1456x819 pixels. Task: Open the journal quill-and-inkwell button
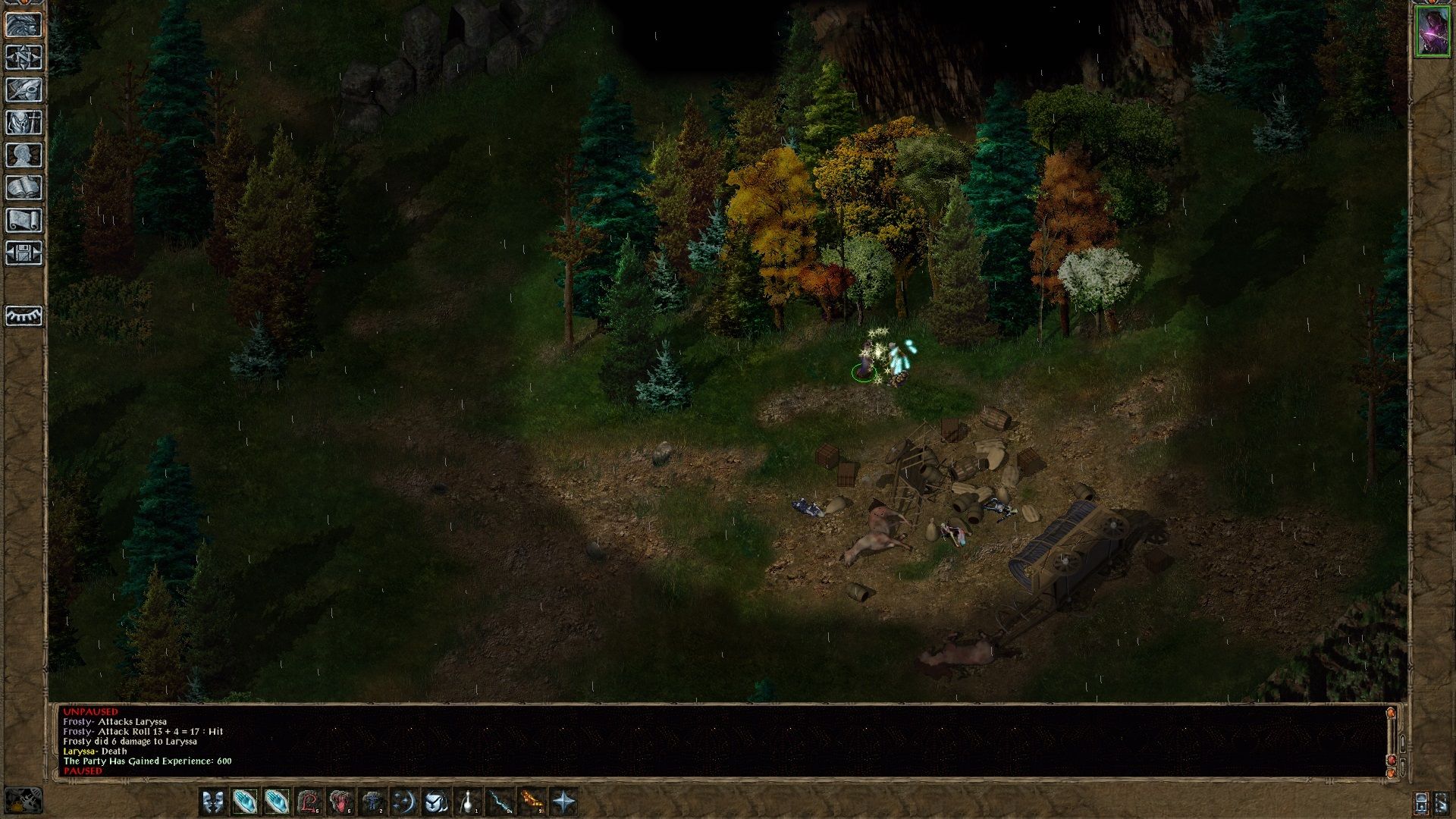24,89
